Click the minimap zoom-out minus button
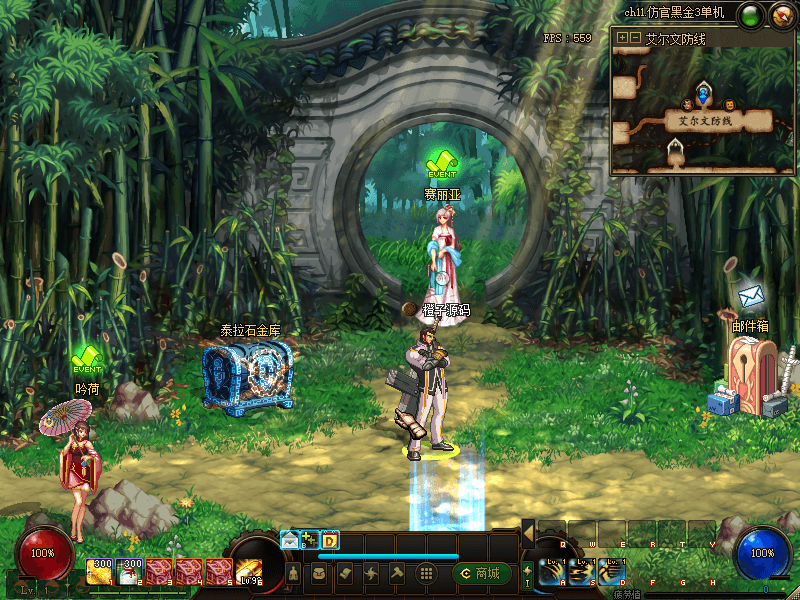 [x=634, y=37]
